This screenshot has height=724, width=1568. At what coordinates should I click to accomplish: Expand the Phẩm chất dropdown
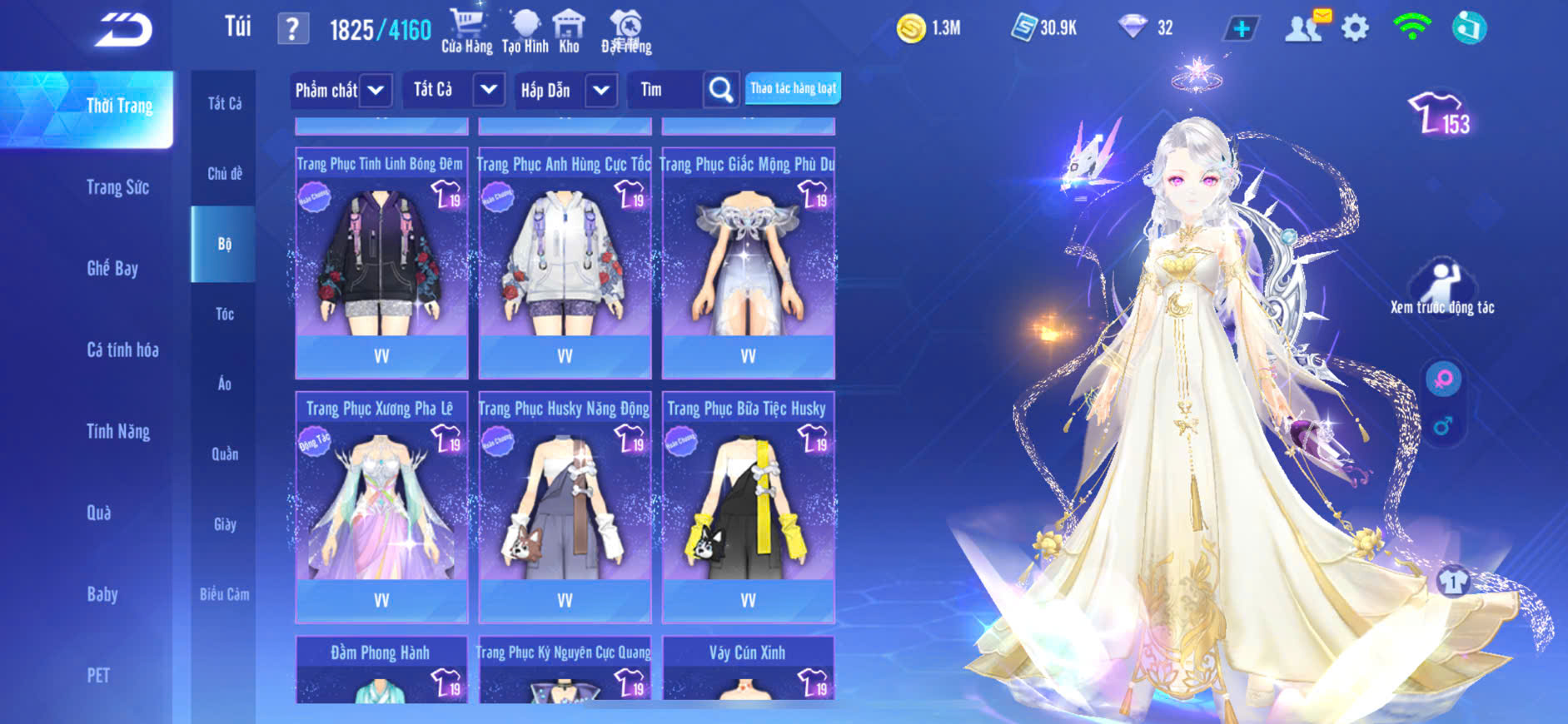(341, 90)
